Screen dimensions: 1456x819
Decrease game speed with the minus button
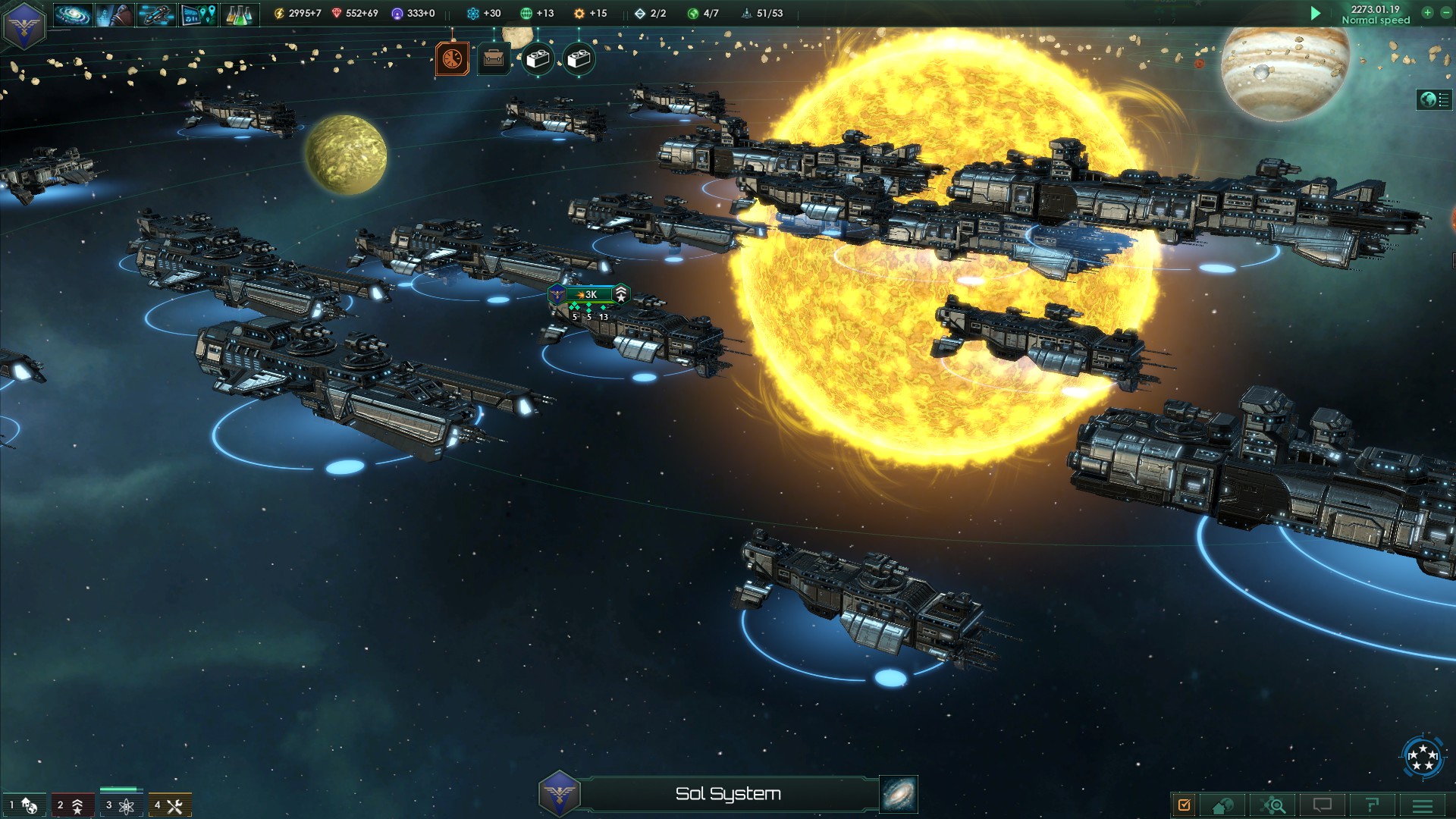pyautogui.click(x=1445, y=12)
